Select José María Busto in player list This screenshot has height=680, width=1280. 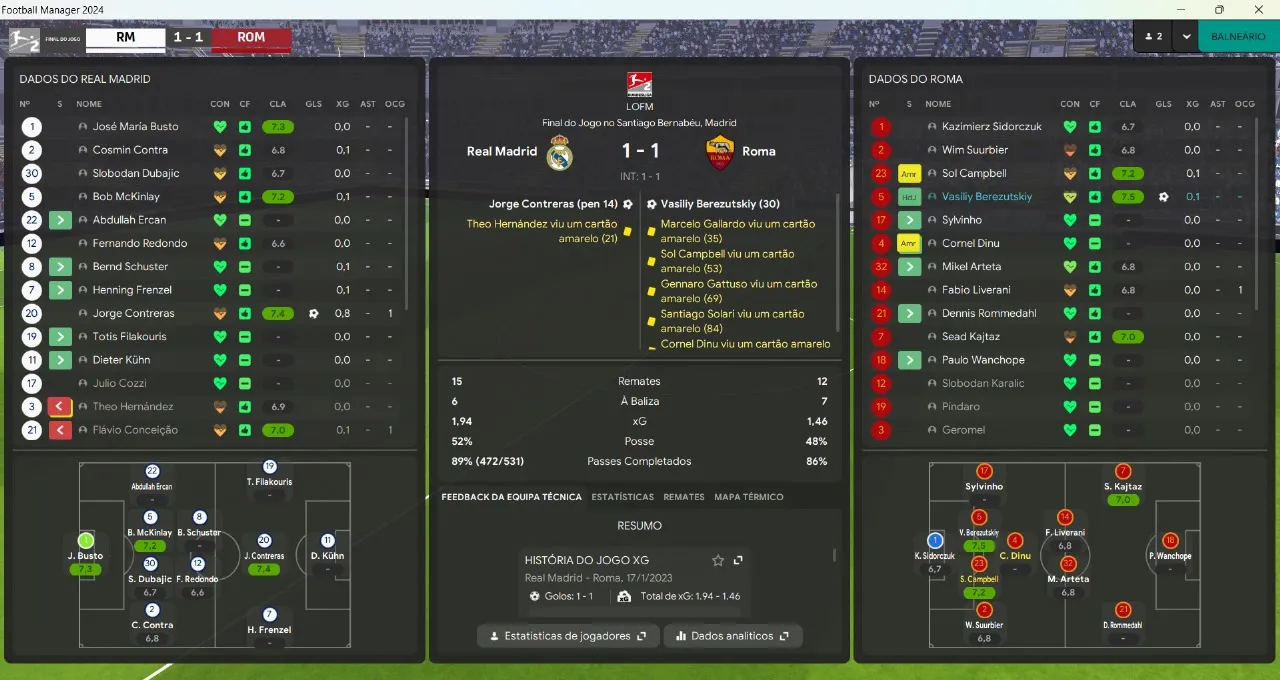click(x=135, y=127)
